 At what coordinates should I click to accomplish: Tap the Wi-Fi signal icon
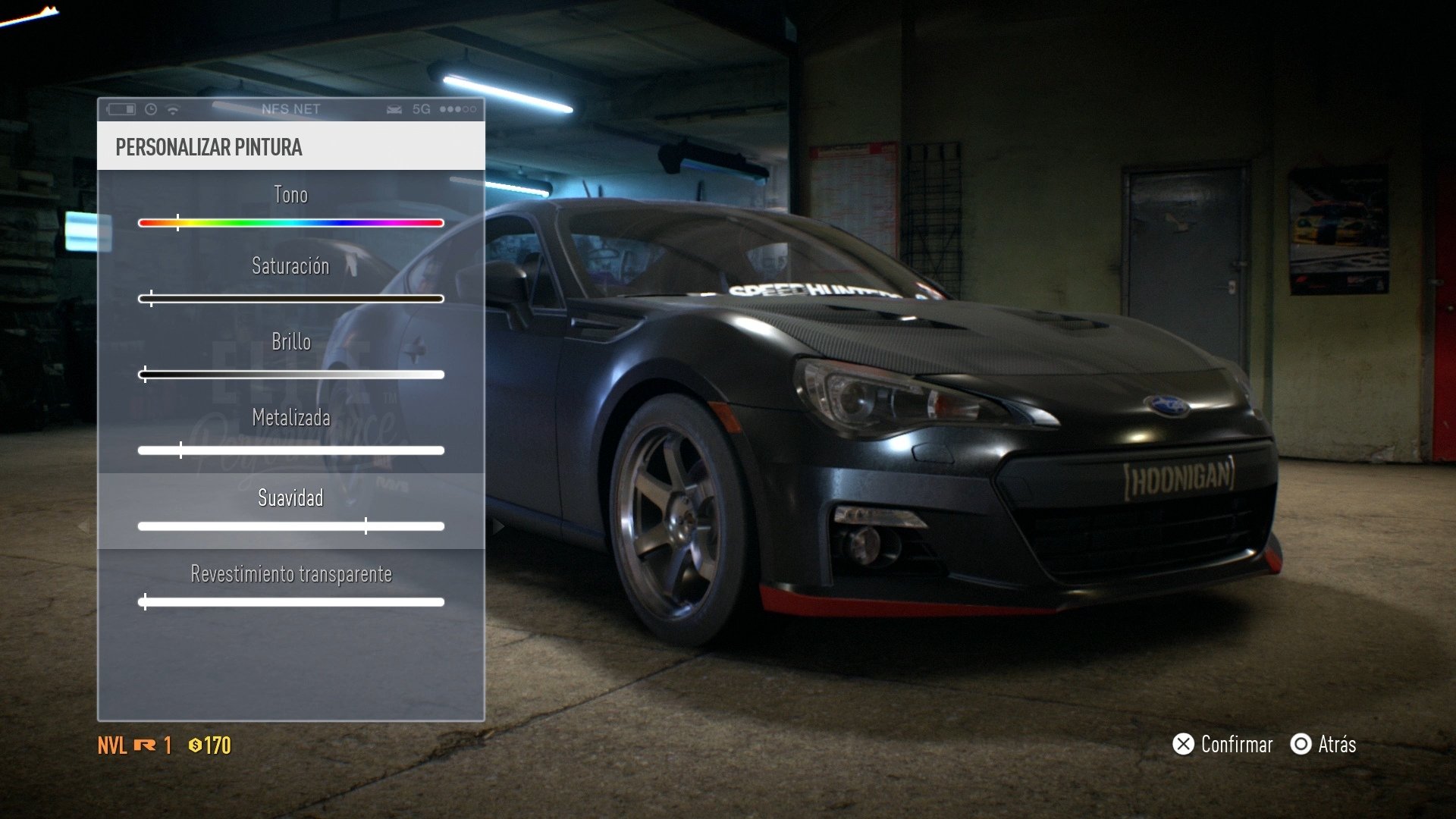tap(172, 109)
